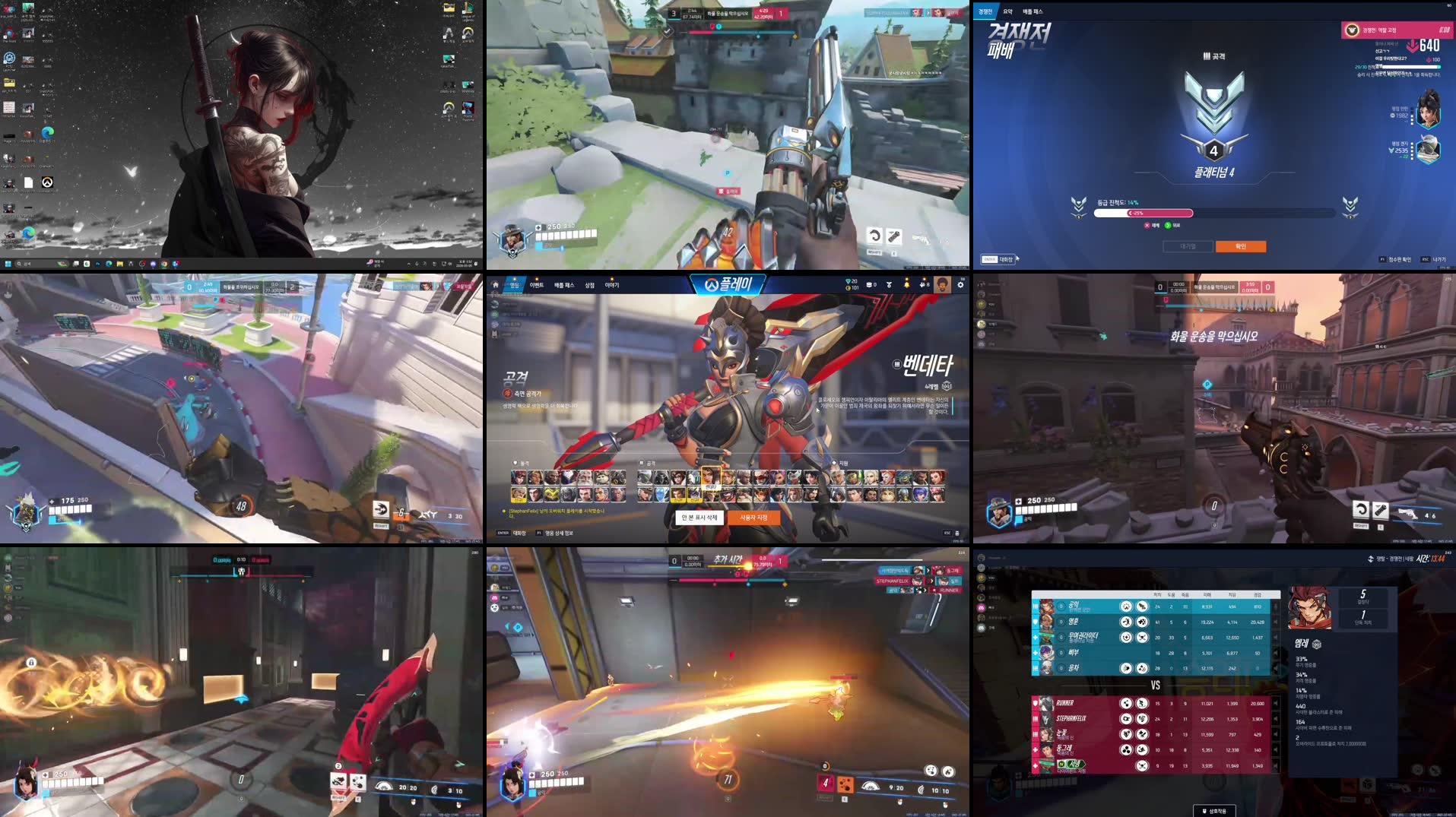The width and height of the screenshot is (1456, 817).
Task: Switch to the 상점 tab
Action: (x=590, y=285)
